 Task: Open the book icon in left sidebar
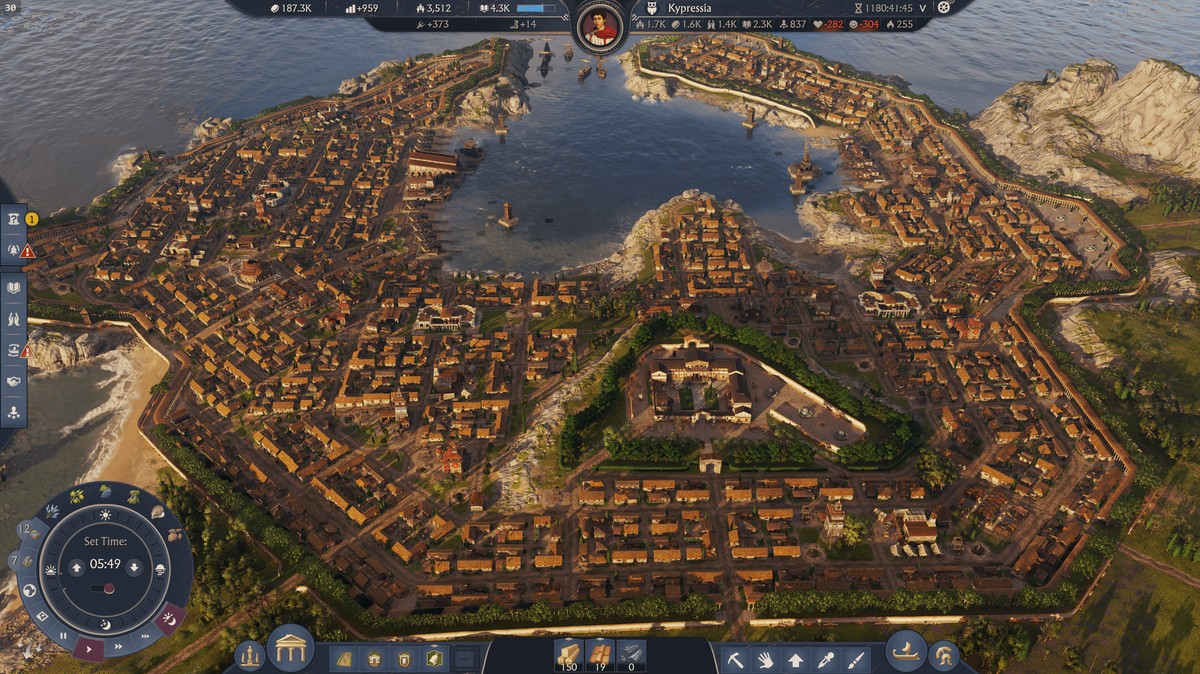[x=14, y=289]
